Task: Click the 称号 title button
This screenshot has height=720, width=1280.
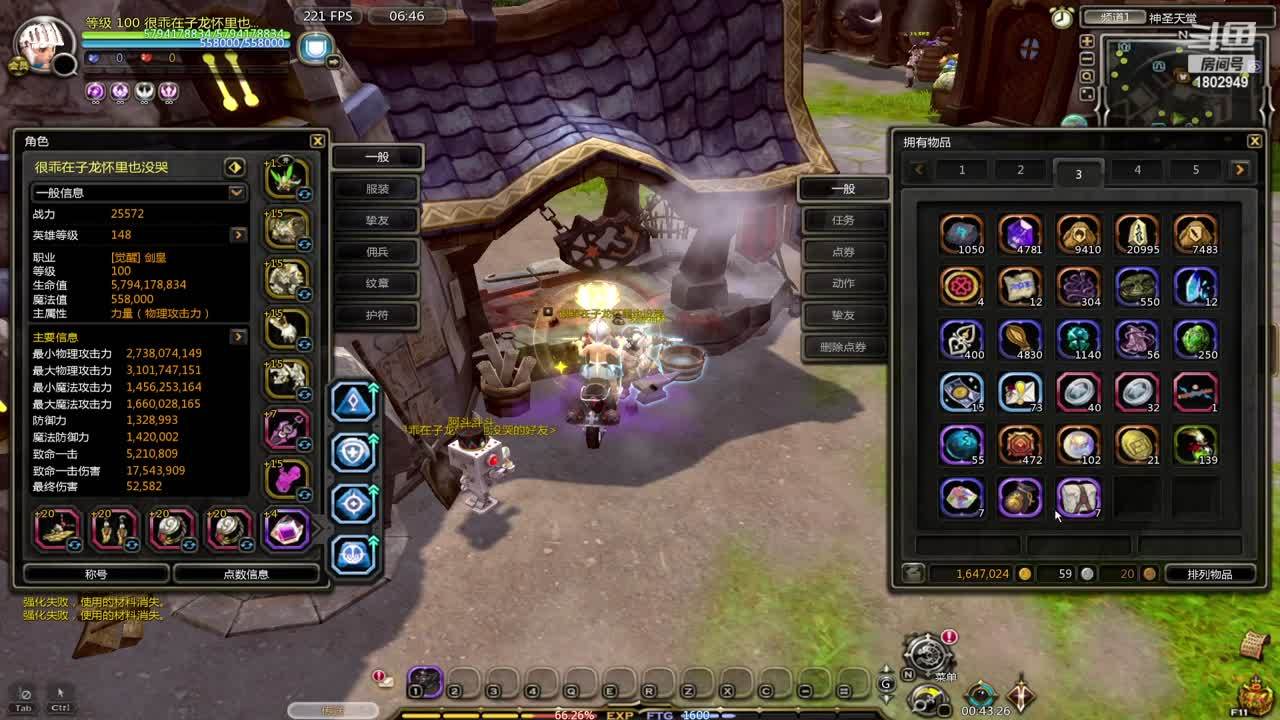Action: pos(96,574)
